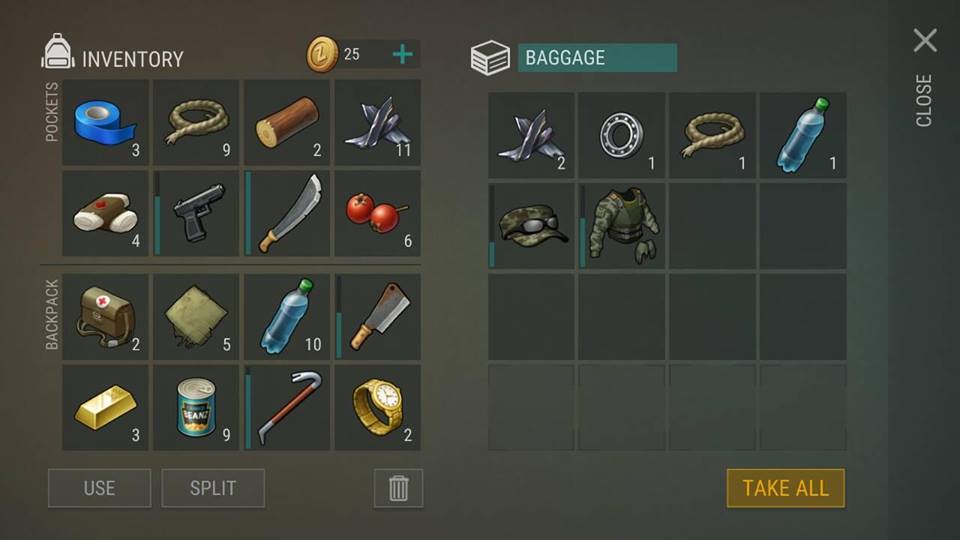
Task: Select the wooden log slot
Action: tap(286, 123)
